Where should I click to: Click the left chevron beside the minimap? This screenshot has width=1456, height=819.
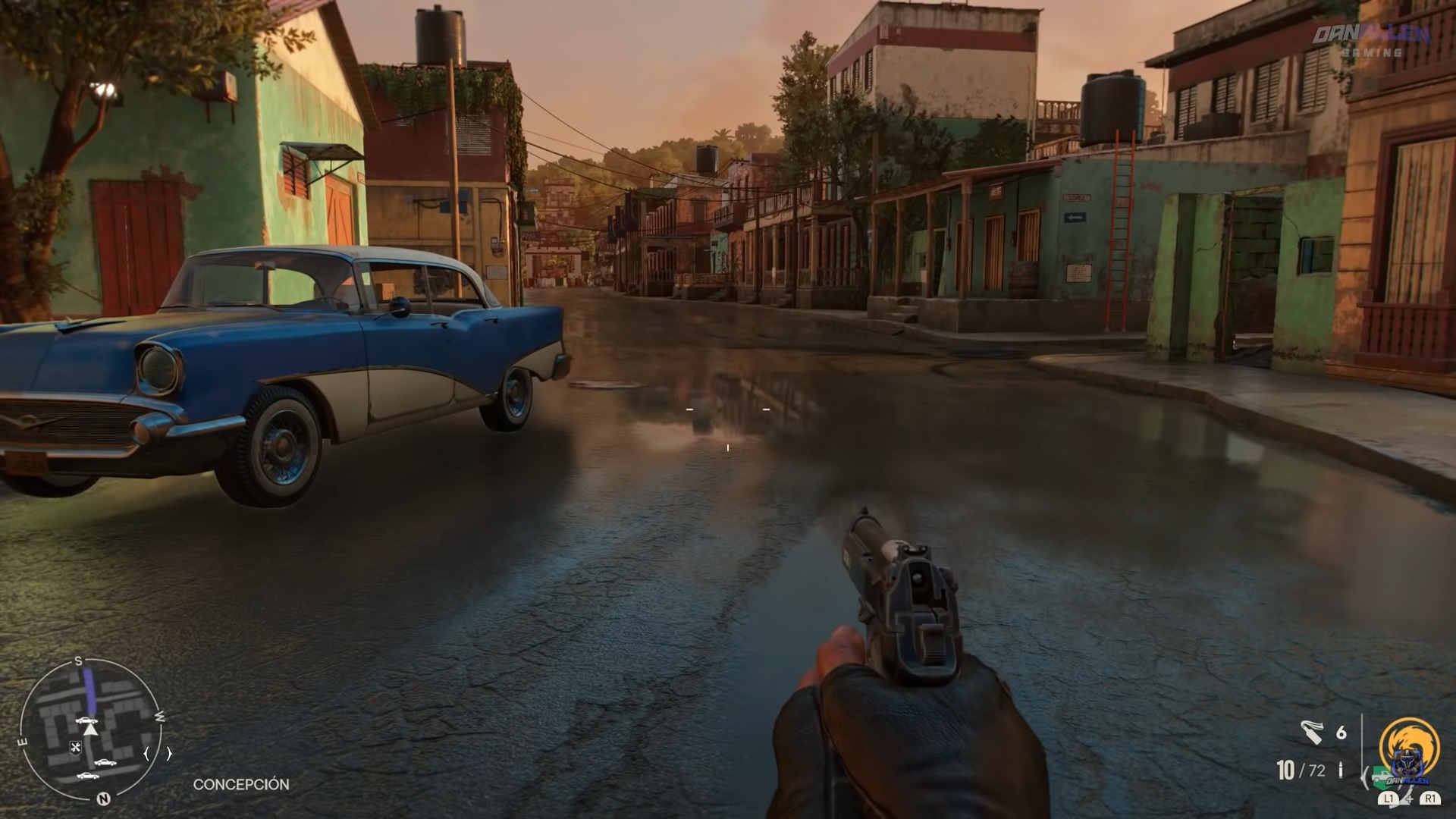click(x=146, y=752)
